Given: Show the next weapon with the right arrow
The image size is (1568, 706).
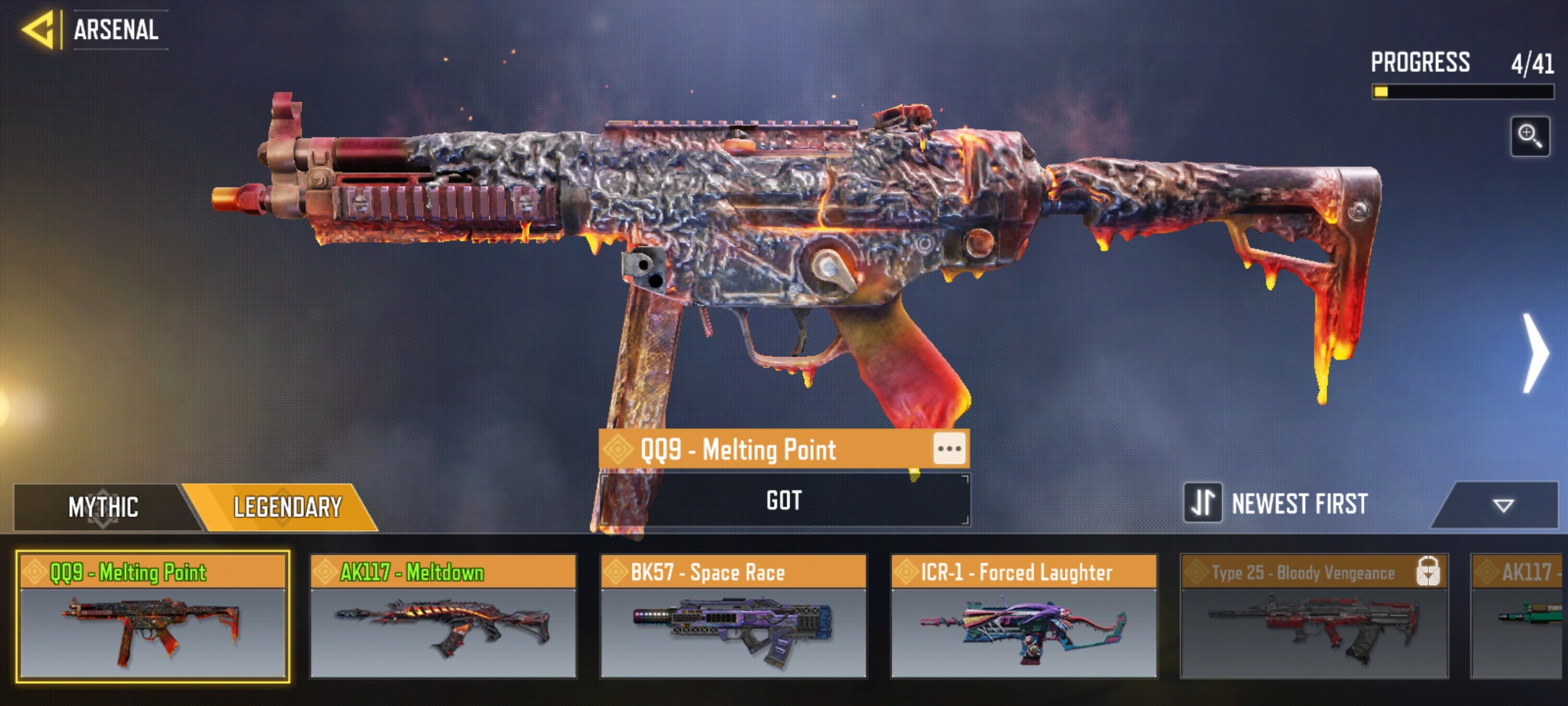Looking at the screenshot, I should (1535, 354).
